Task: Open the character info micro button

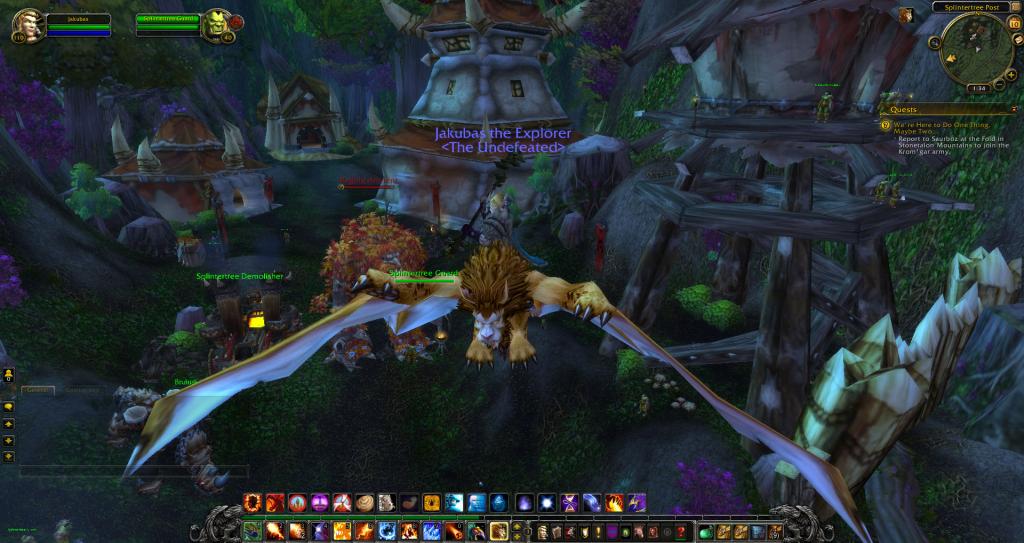Action: click(543, 530)
